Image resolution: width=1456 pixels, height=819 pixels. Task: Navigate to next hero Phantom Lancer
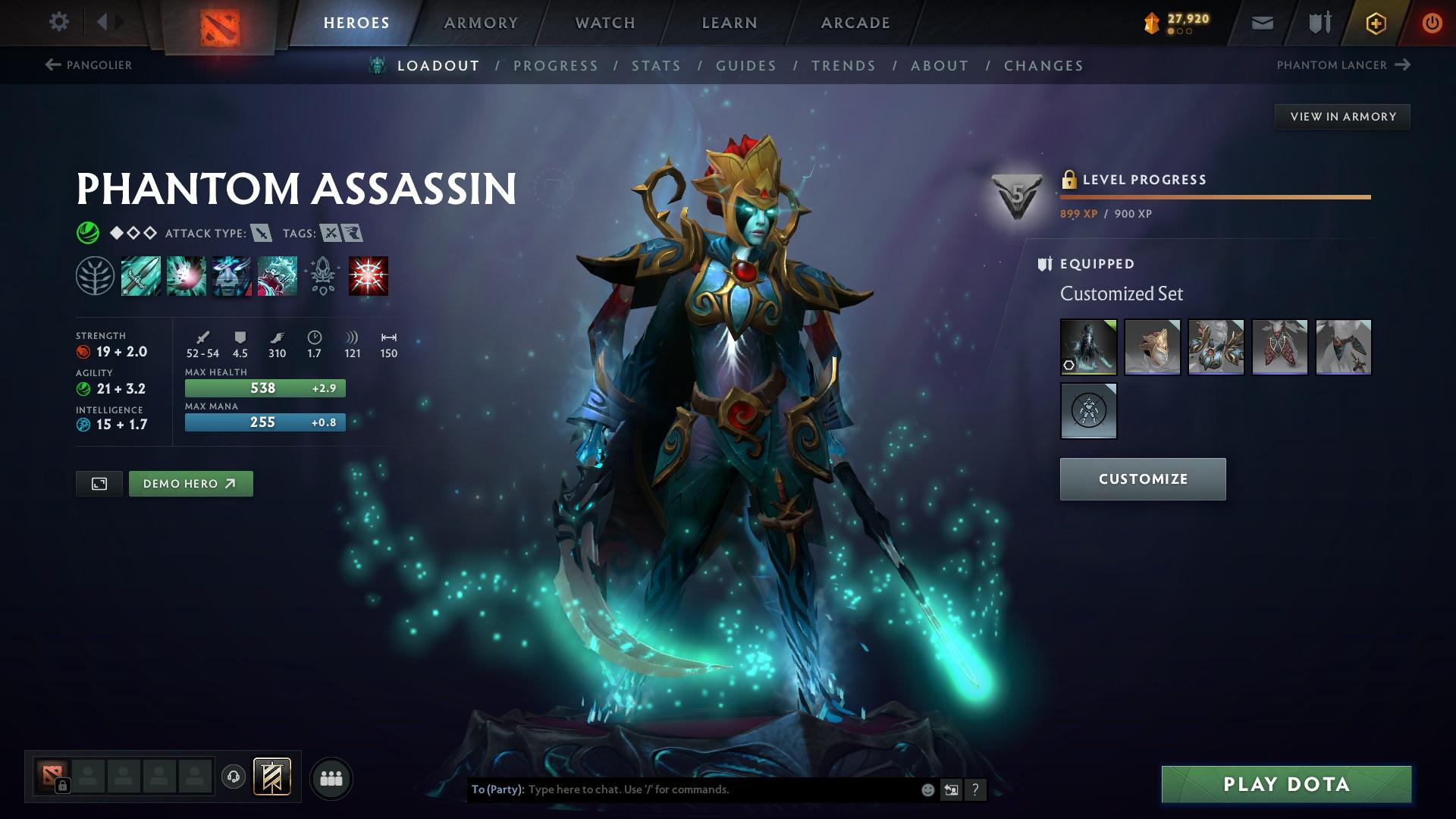(1343, 65)
